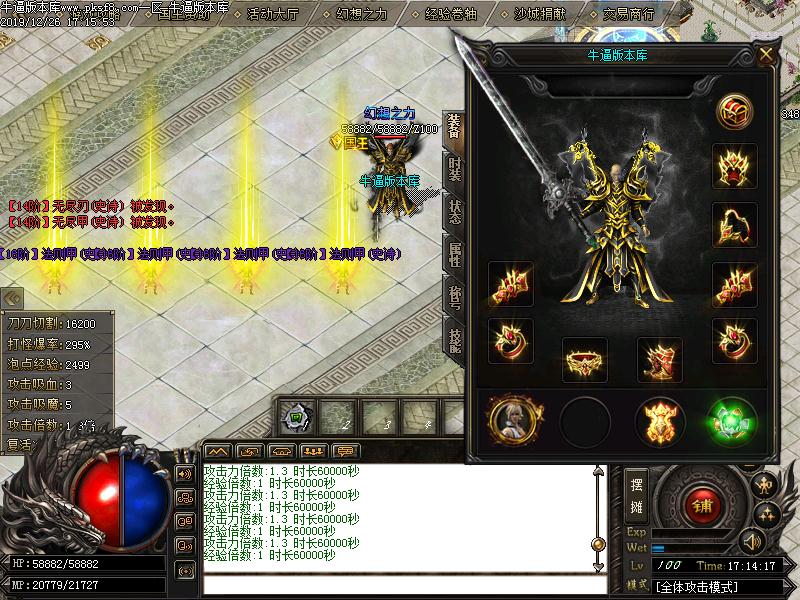The width and height of the screenshot is (800, 600).
Task: Open the 交易商行 trading house menu
Action: [x=629, y=15]
